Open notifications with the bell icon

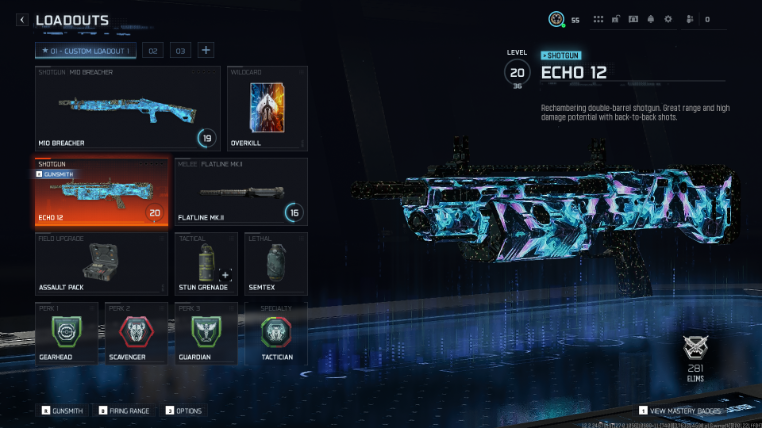point(651,19)
